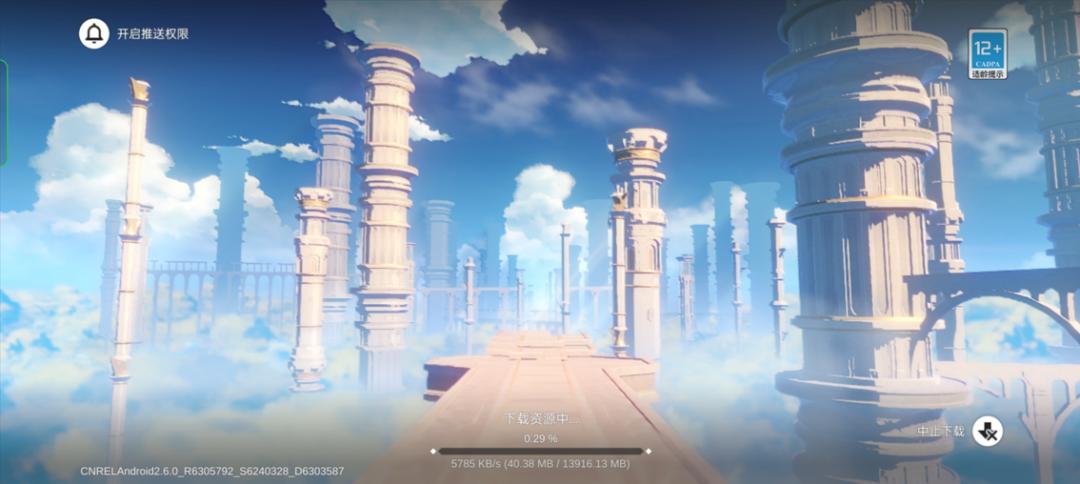1080x484 pixels.
Task: Enable push notification permission bell
Action: point(94,33)
